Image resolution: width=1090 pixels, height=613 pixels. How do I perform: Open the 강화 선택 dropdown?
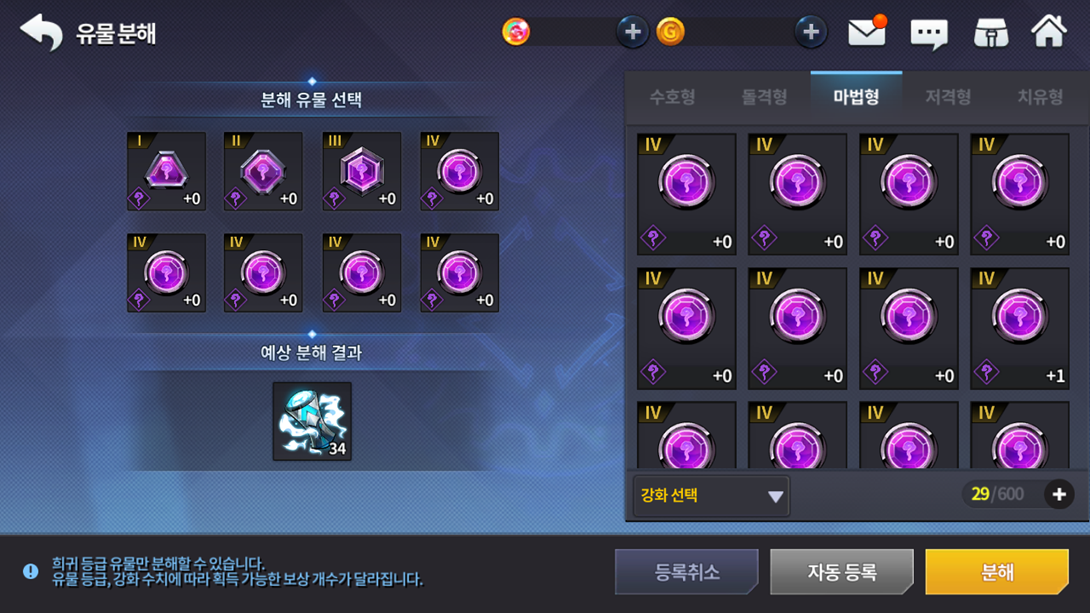[711, 496]
